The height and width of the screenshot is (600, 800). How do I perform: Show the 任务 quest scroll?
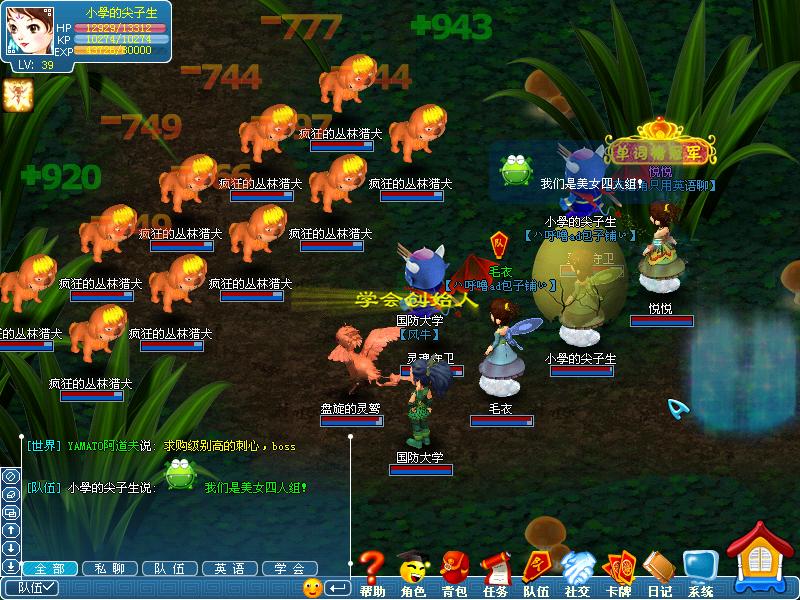click(495, 572)
